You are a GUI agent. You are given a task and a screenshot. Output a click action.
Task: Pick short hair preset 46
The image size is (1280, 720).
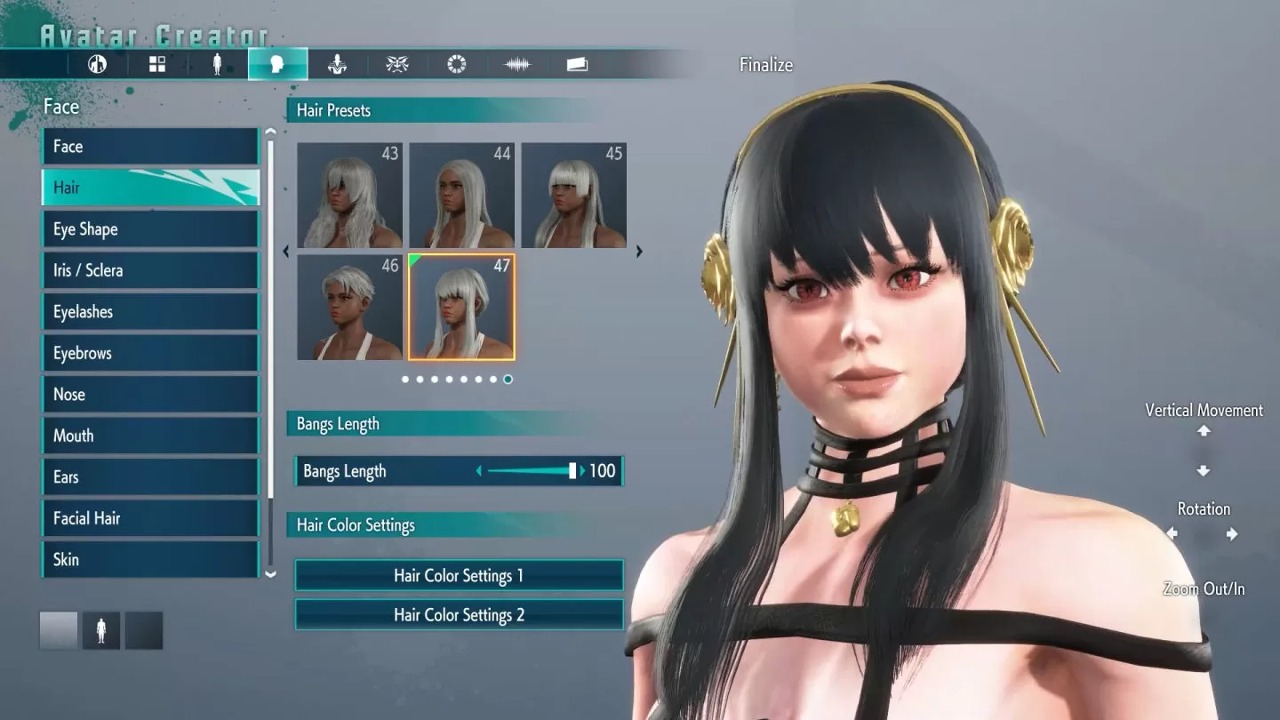click(350, 307)
